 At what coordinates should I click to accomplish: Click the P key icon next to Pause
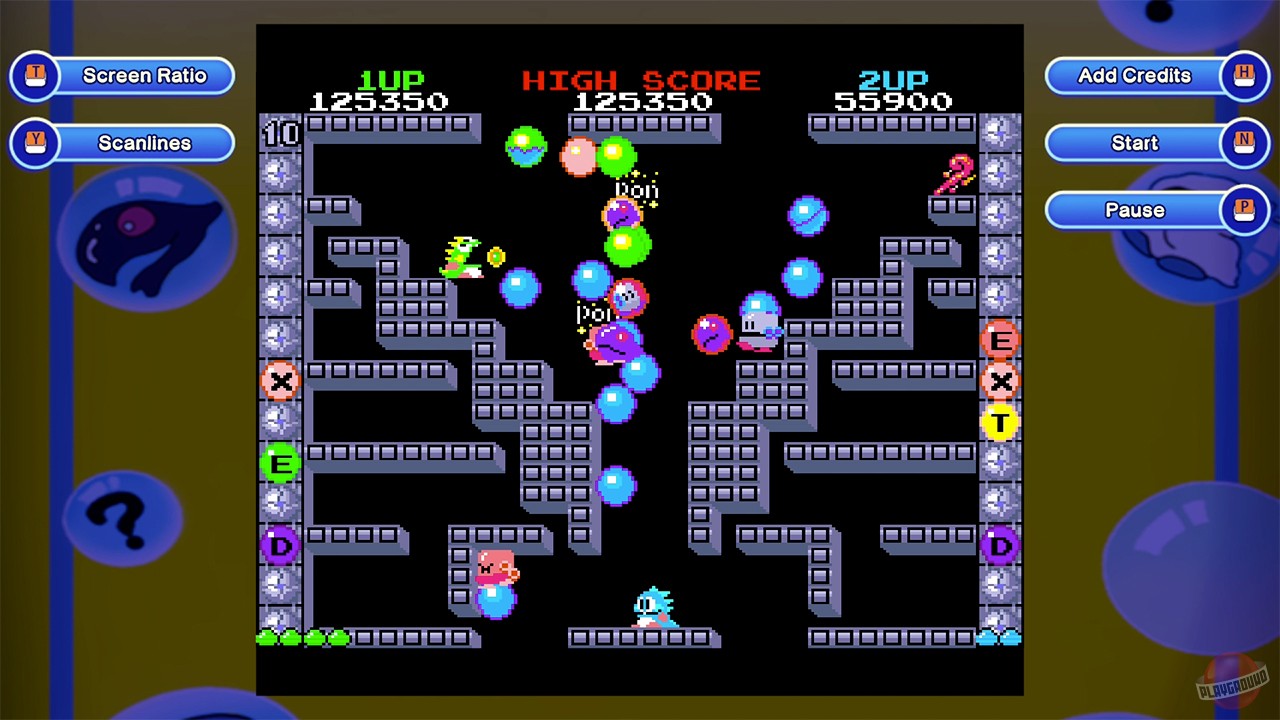click(1244, 210)
